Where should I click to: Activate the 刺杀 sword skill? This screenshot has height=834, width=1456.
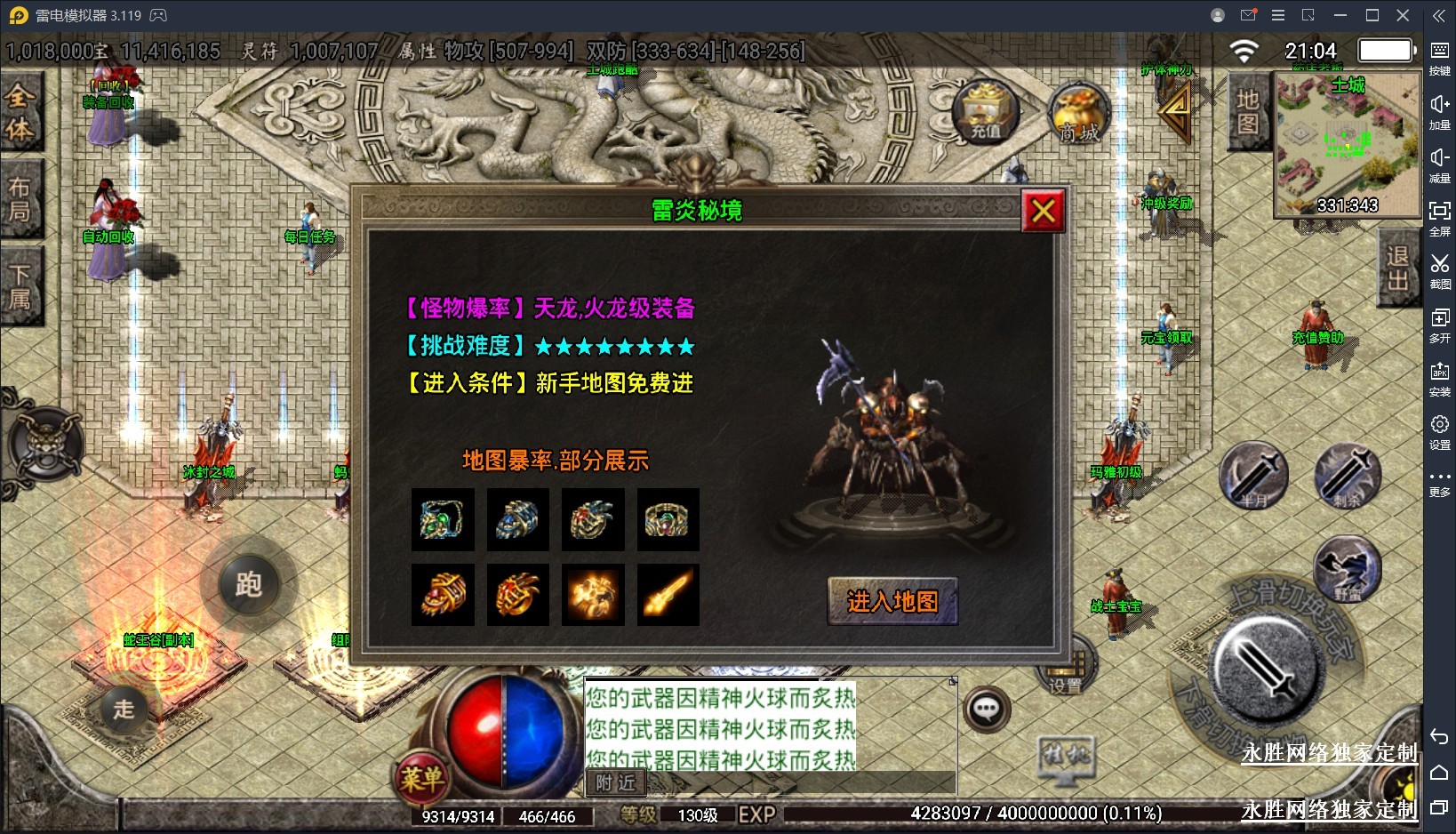click(x=1348, y=475)
